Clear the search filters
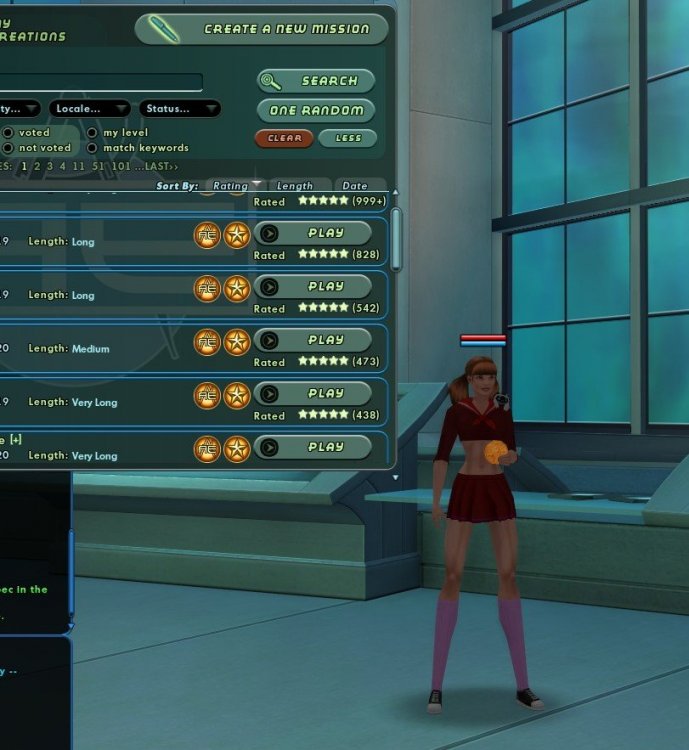Image resolution: width=689 pixels, height=750 pixels. point(284,138)
